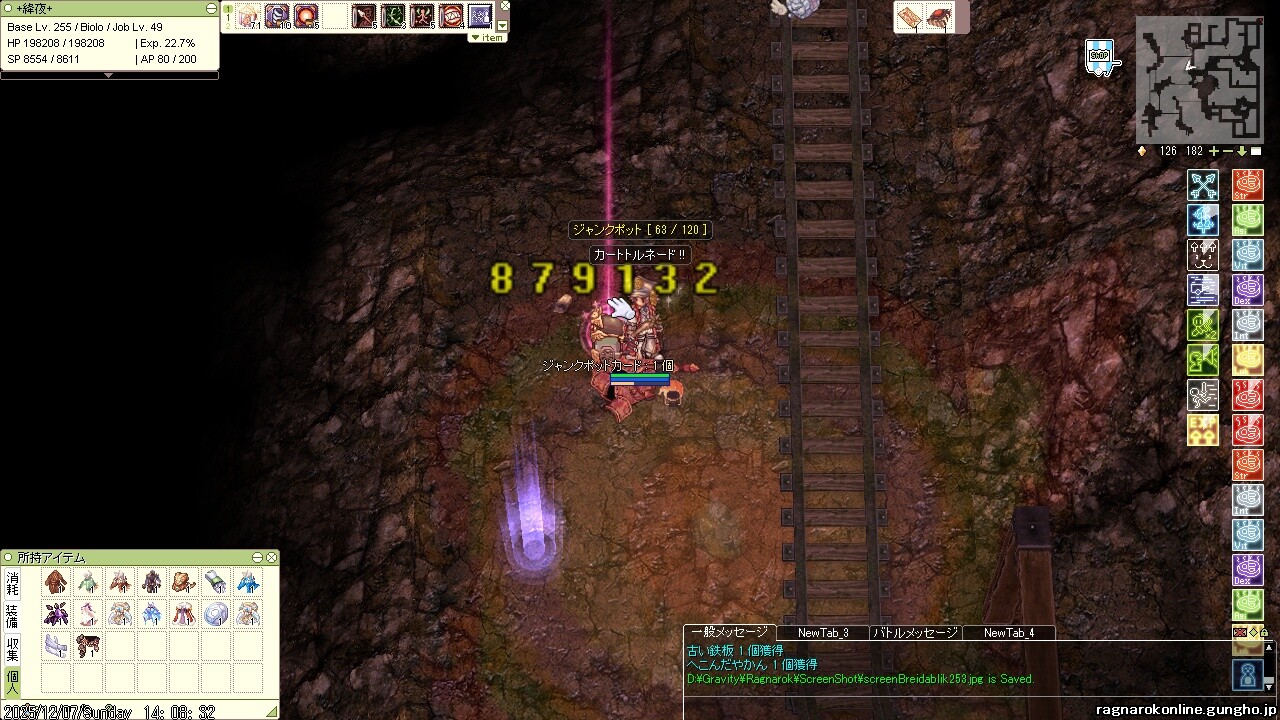Select the NewTab_4 chat tab
This screenshot has width=1280, height=720.
click(1008, 632)
